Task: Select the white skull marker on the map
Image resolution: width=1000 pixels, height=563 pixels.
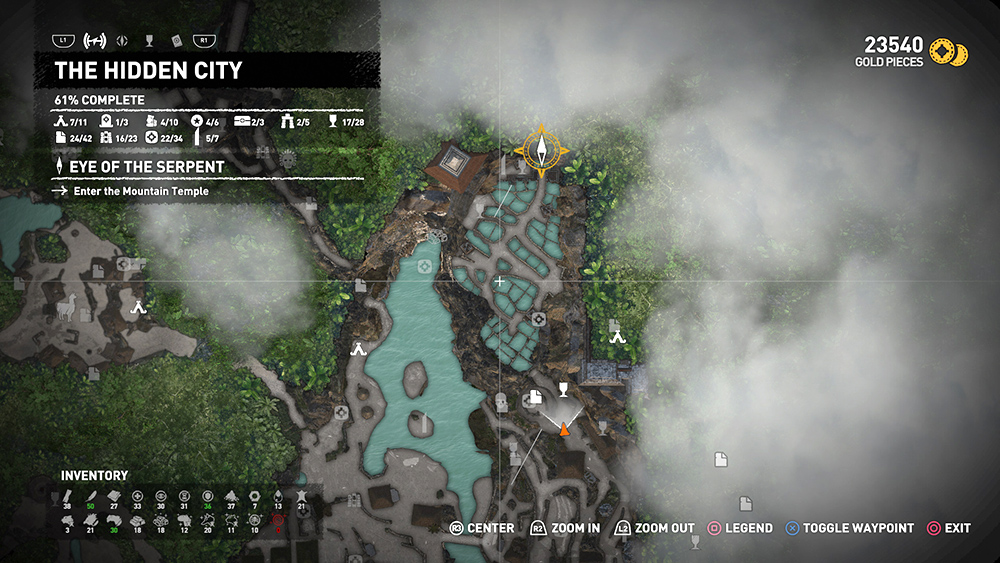Action: (x=289, y=157)
